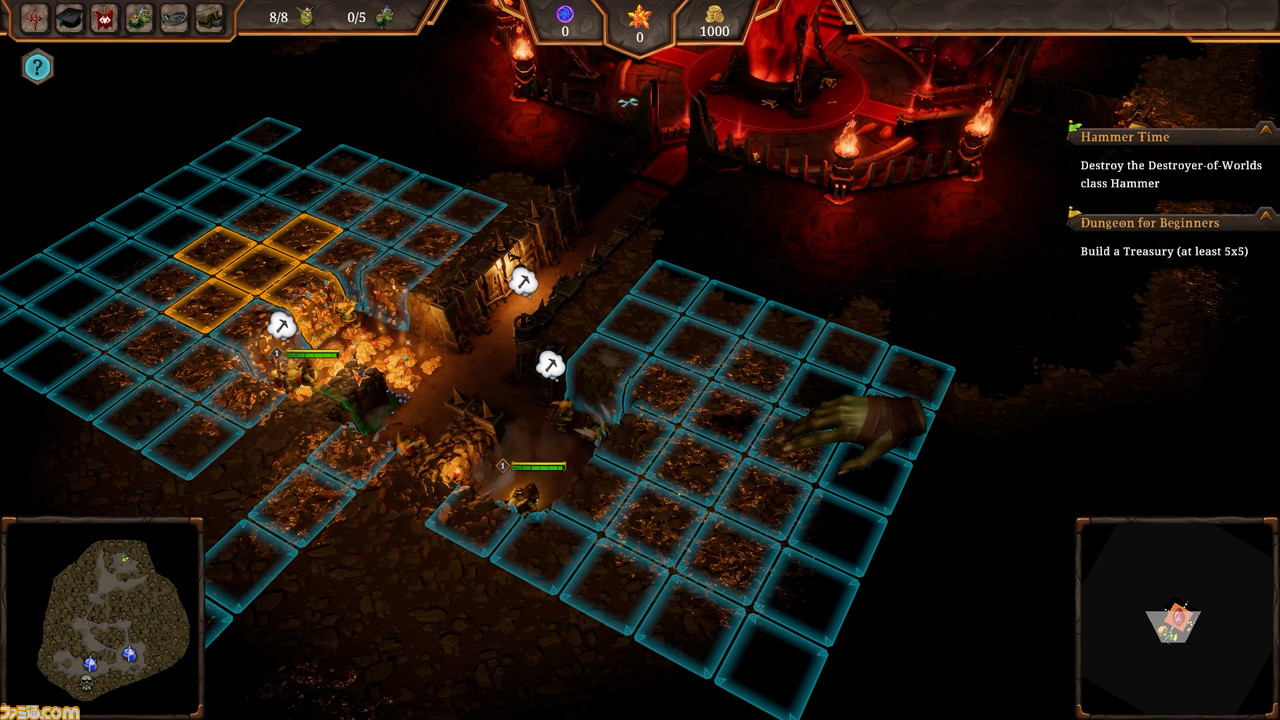
Task: Click the gold coins treasury icon
Action: click(714, 13)
